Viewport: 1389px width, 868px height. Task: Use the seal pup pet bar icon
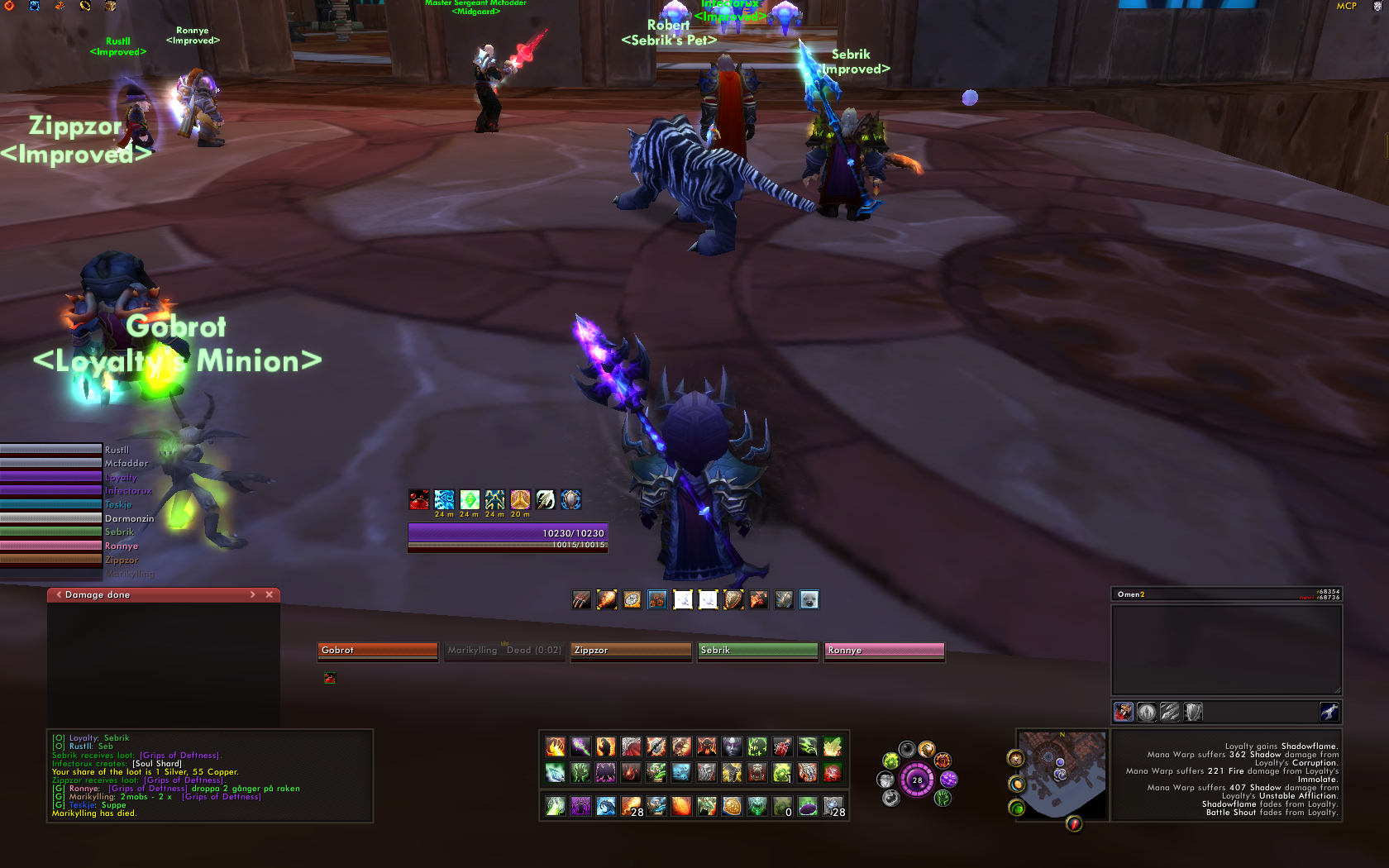pyautogui.click(x=809, y=600)
